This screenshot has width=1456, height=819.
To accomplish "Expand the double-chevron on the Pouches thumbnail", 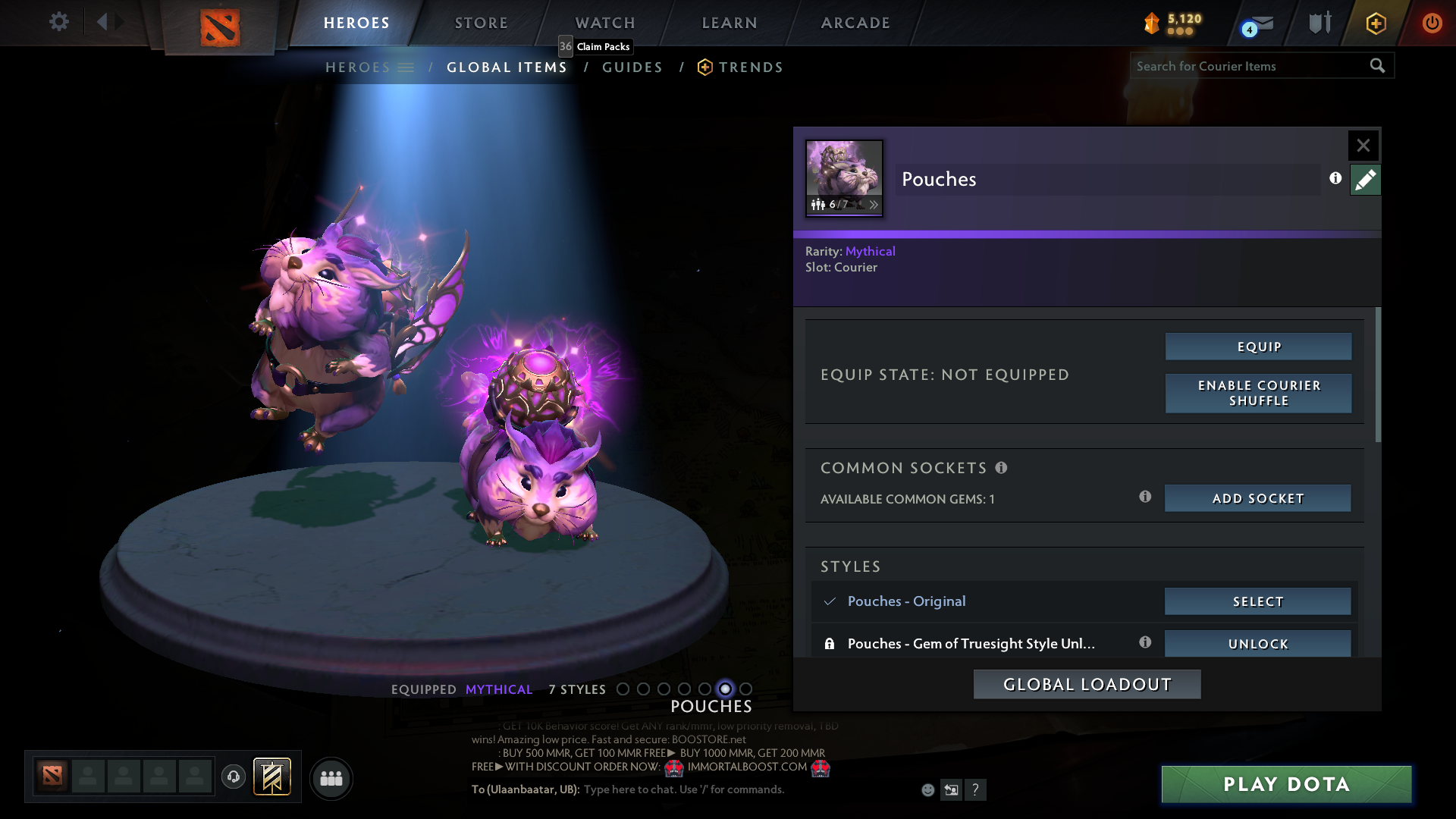I will coord(874,205).
